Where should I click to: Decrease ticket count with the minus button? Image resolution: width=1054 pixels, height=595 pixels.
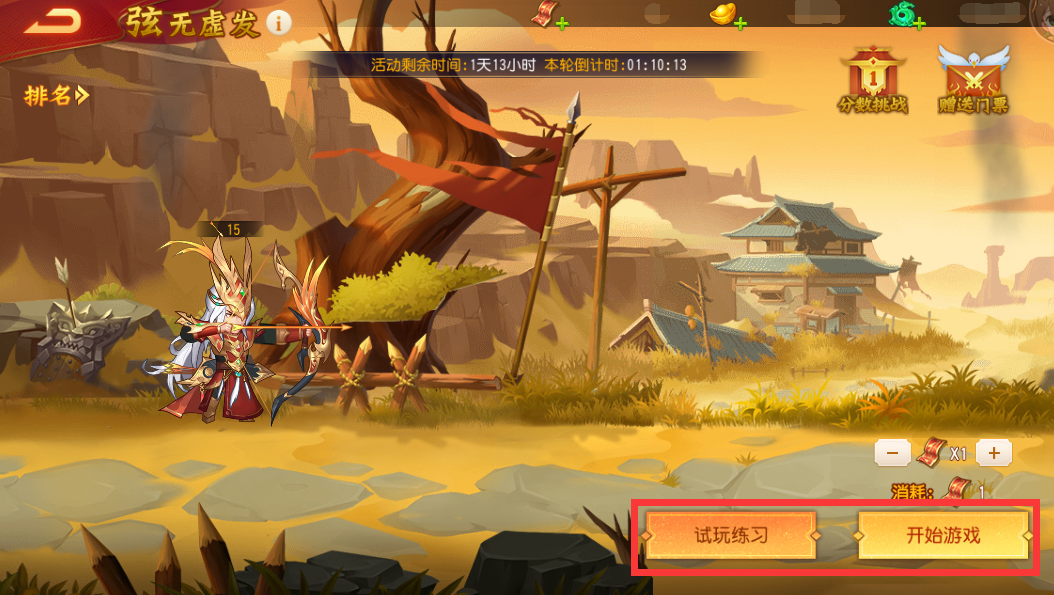[892, 453]
